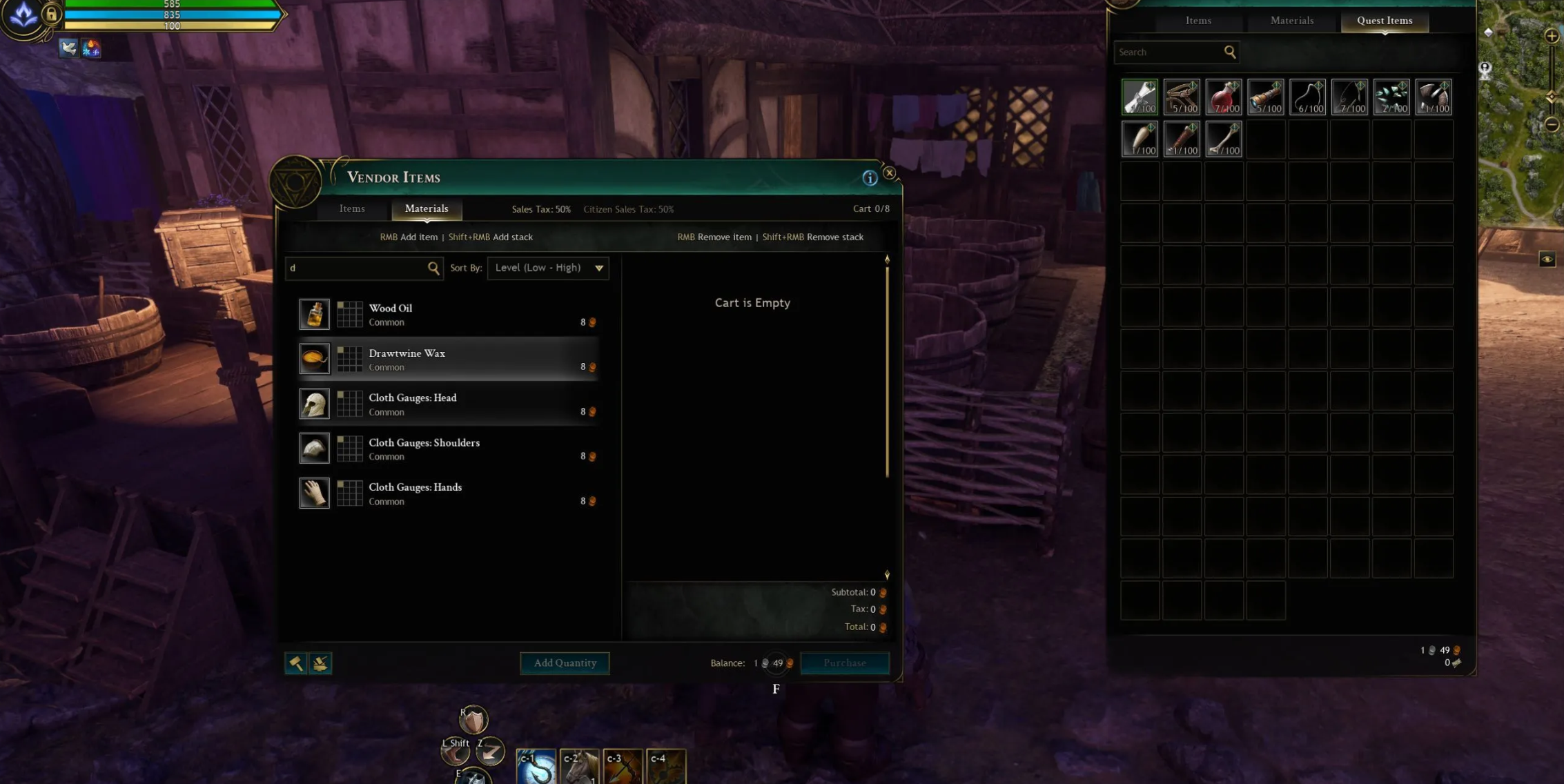The height and width of the screenshot is (784, 1564).
Task: Open the inventory Items tab
Action: [x=1198, y=21]
